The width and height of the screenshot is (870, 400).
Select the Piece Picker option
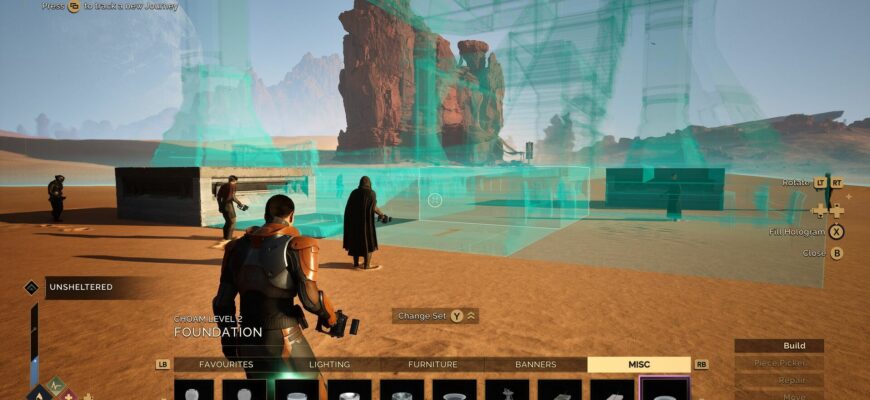pos(779,363)
